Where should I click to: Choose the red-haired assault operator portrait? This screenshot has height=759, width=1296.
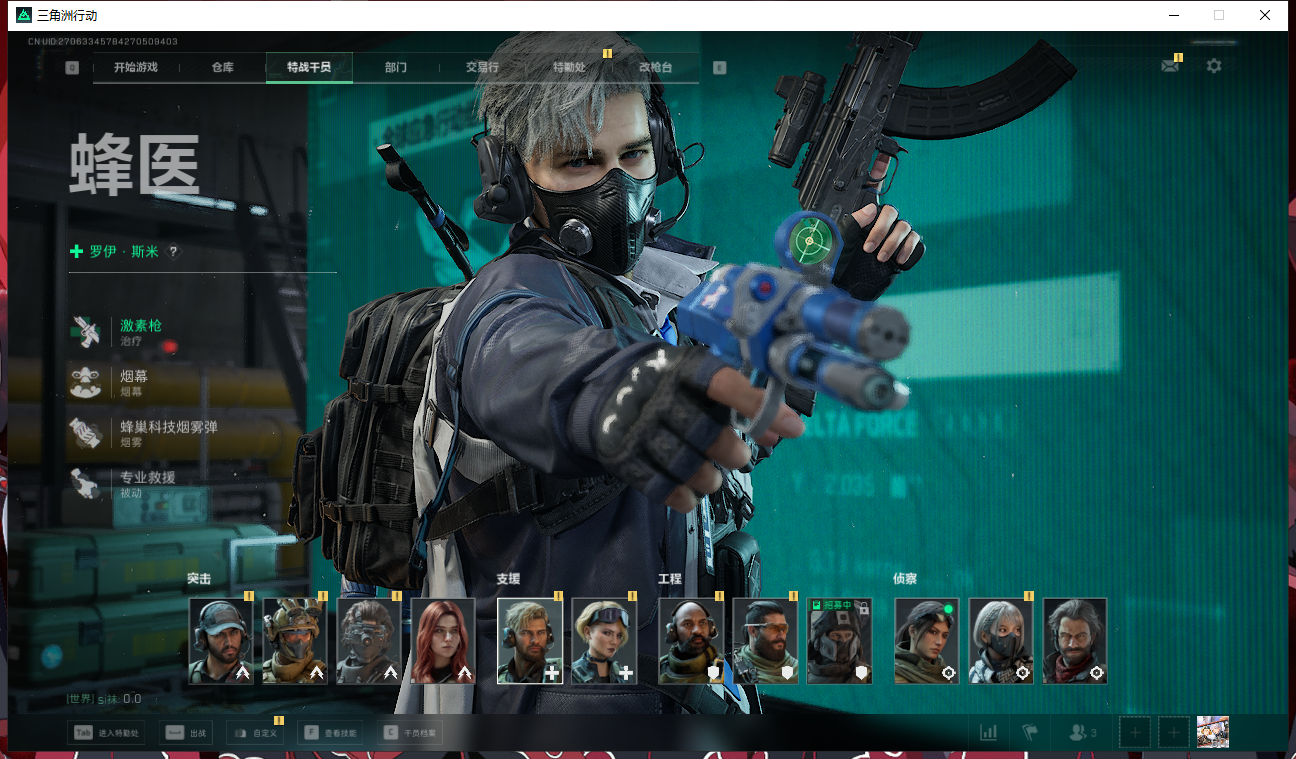pyautogui.click(x=443, y=641)
